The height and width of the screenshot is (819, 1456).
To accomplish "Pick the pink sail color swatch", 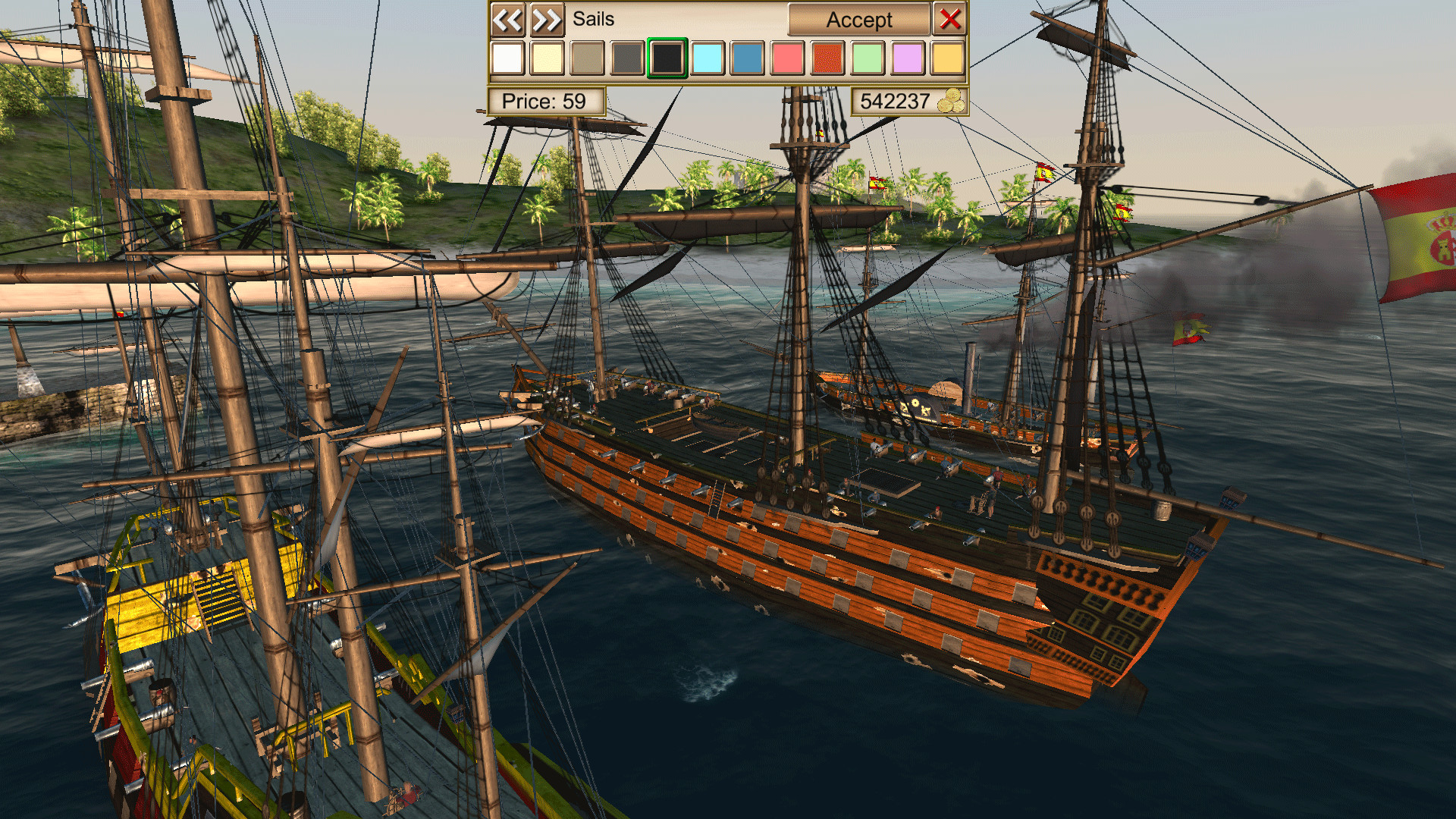I will point(788,58).
